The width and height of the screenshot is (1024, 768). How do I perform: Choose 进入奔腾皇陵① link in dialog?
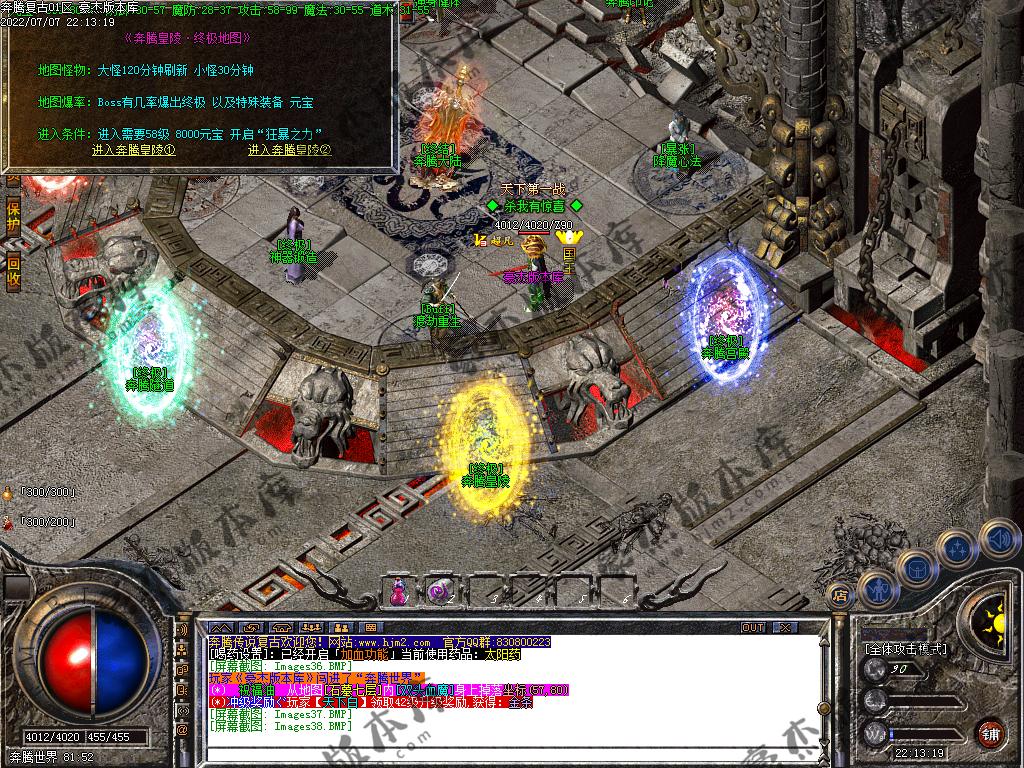click(x=134, y=150)
